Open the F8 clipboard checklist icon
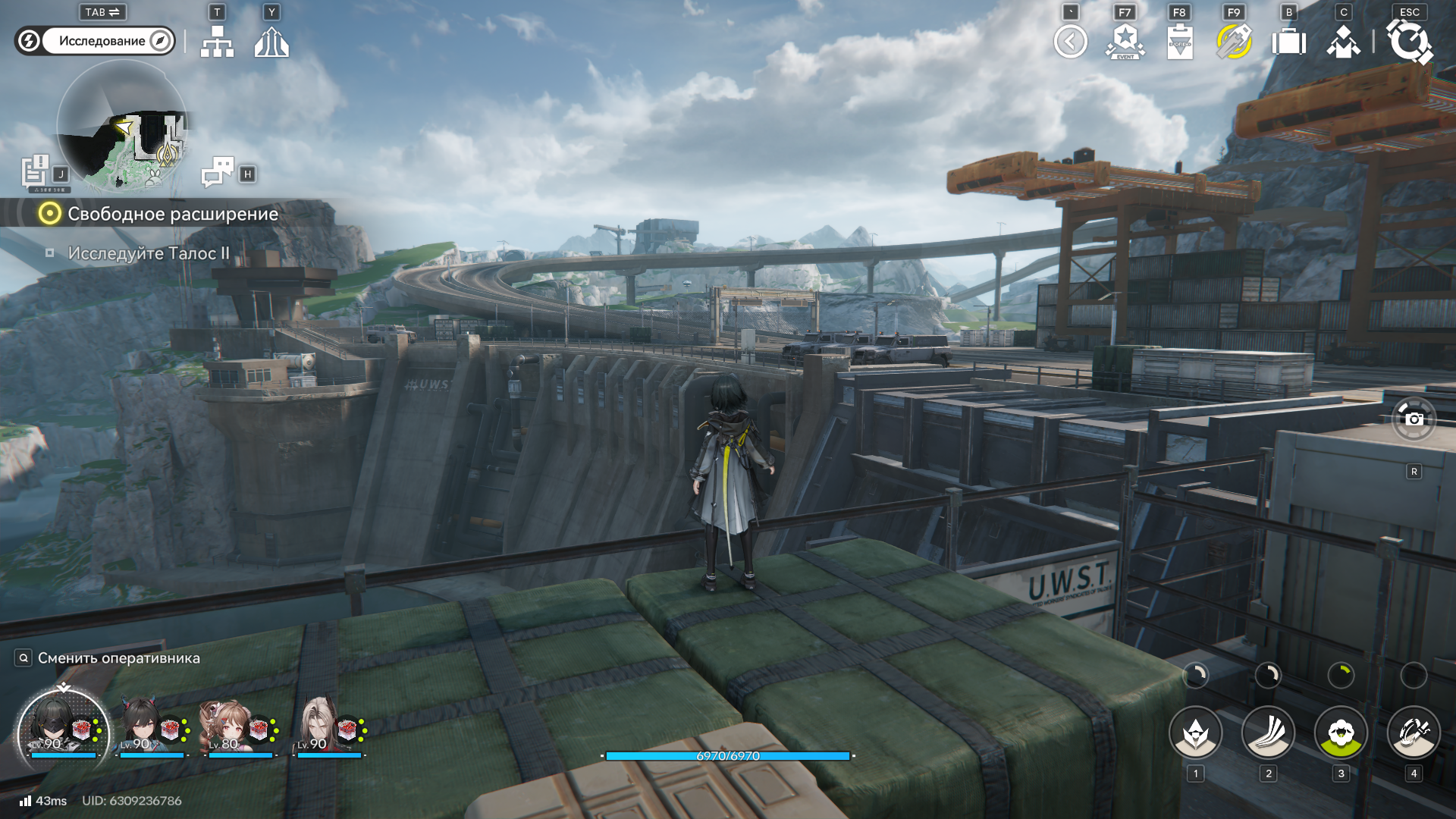Image resolution: width=1456 pixels, height=819 pixels. (x=1180, y=42)
